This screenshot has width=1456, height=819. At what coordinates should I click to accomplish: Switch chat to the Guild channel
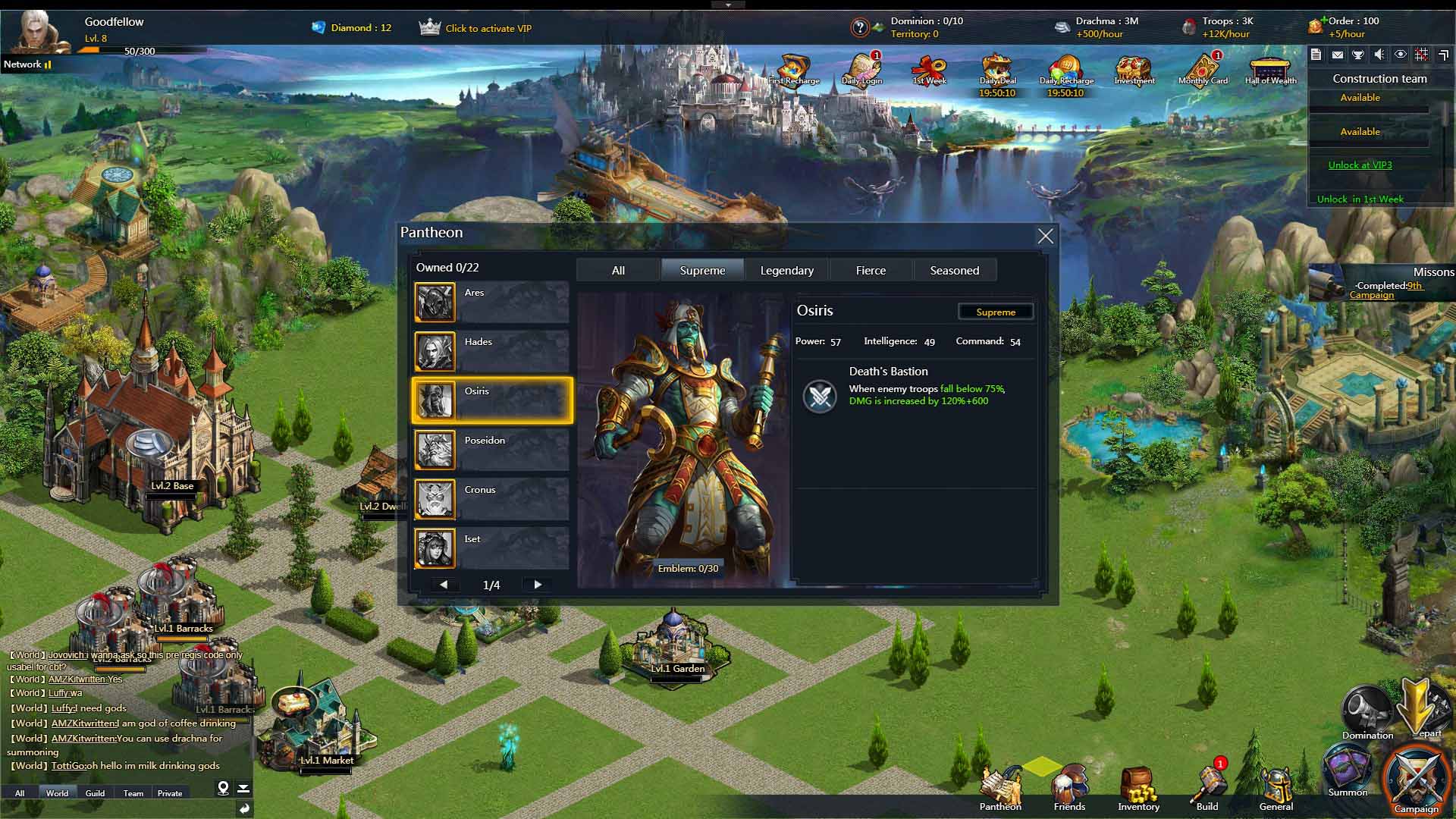(x=95, y=793)
